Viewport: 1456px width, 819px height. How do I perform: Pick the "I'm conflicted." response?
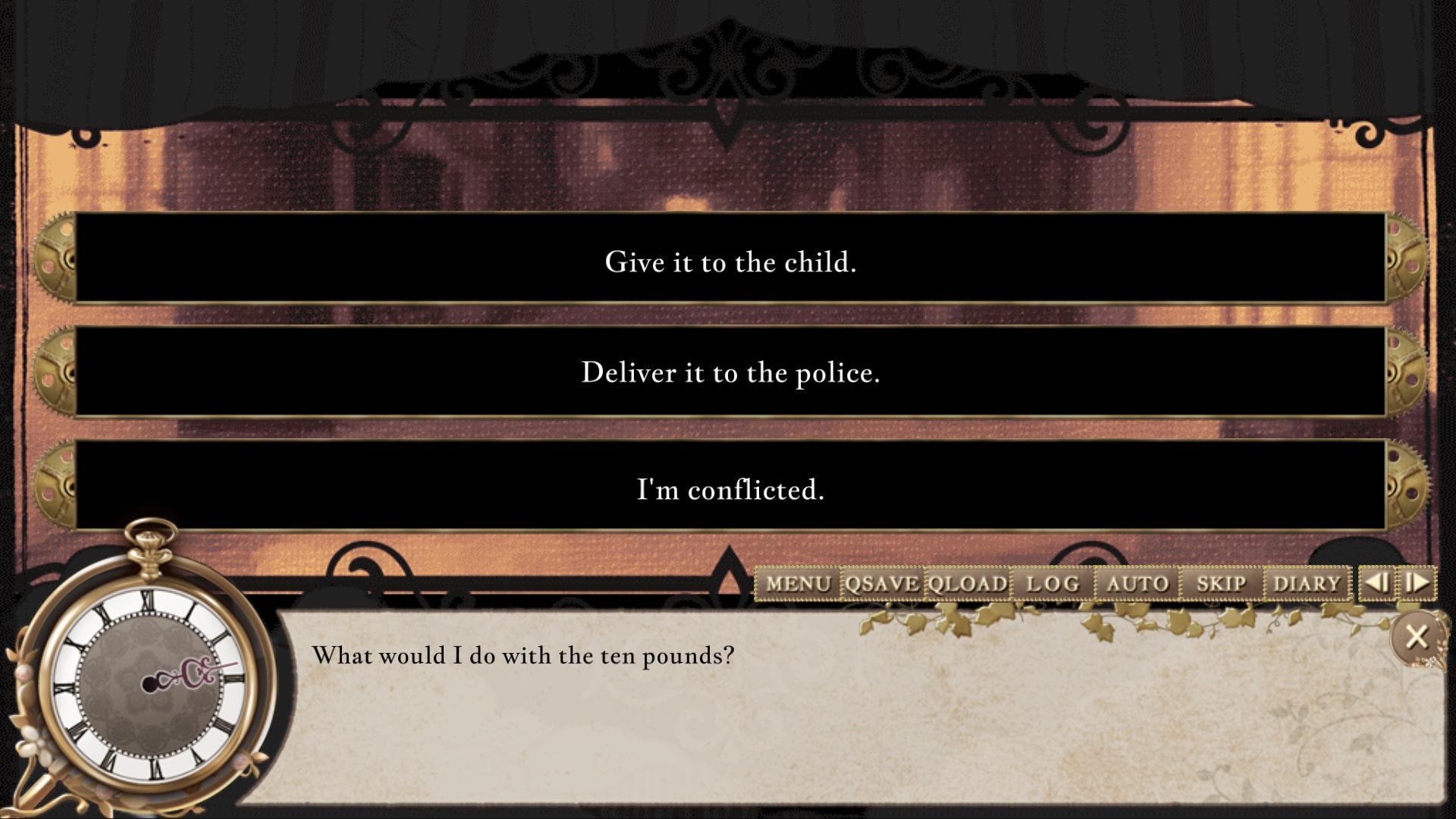point(728,490)
